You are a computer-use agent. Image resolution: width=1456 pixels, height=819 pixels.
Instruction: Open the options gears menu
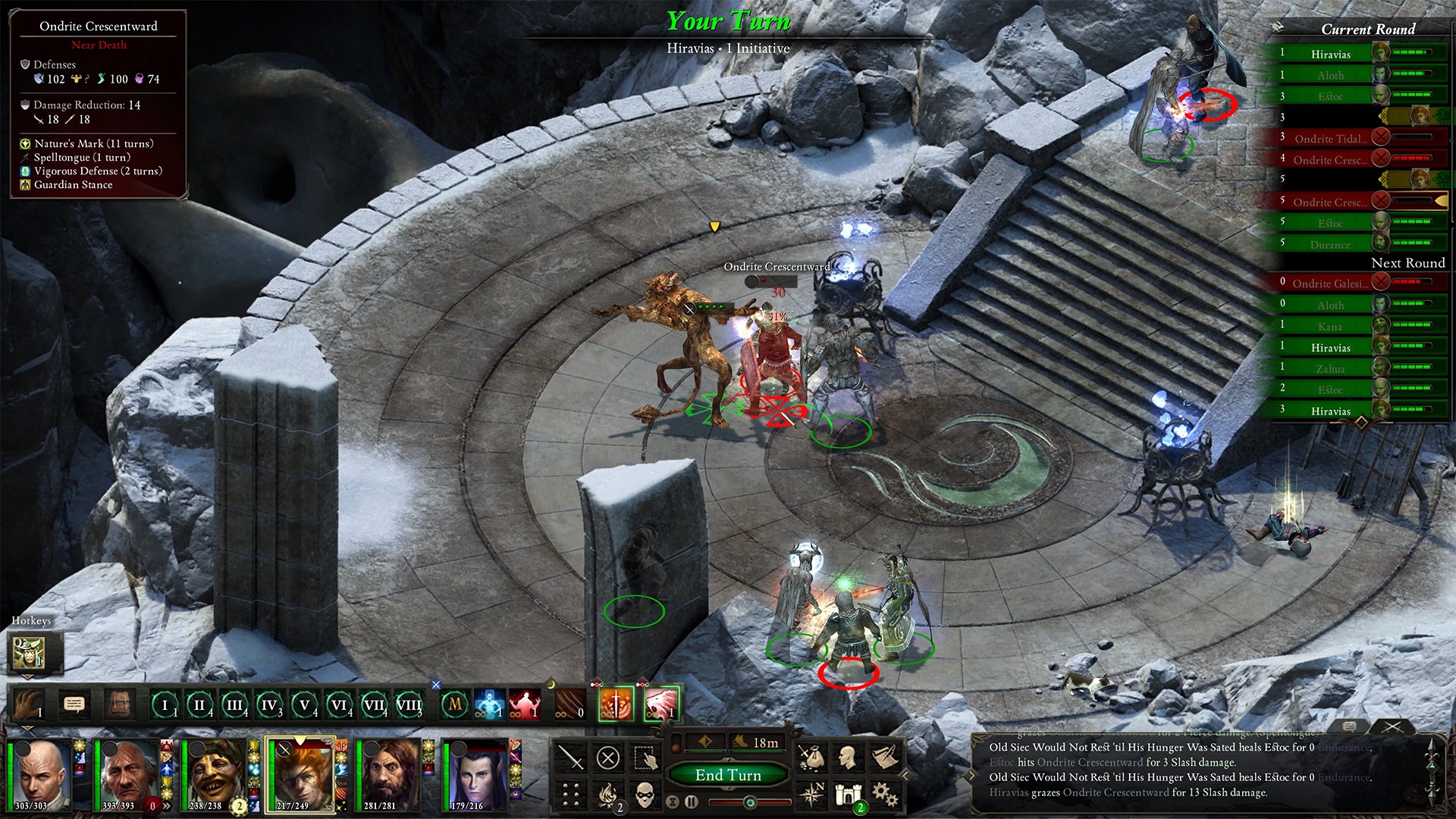click(883, 794)
